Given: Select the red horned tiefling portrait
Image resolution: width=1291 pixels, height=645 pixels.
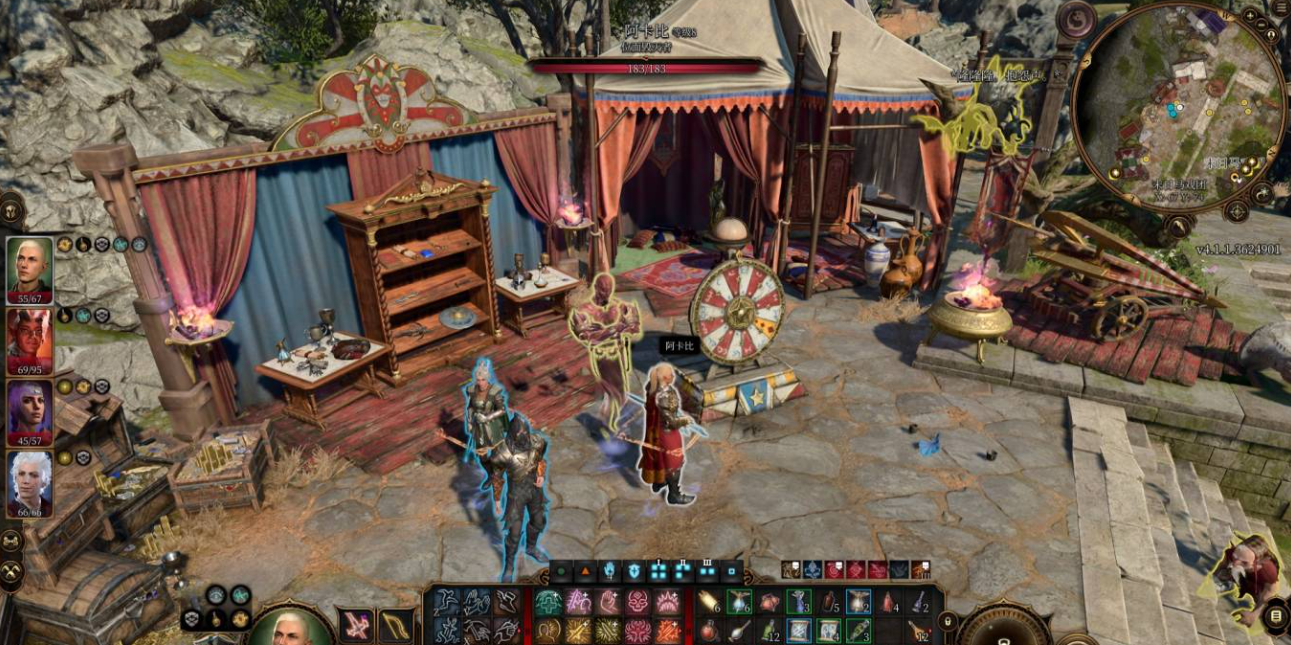Looking at the screenshot, I should point(30,340).
